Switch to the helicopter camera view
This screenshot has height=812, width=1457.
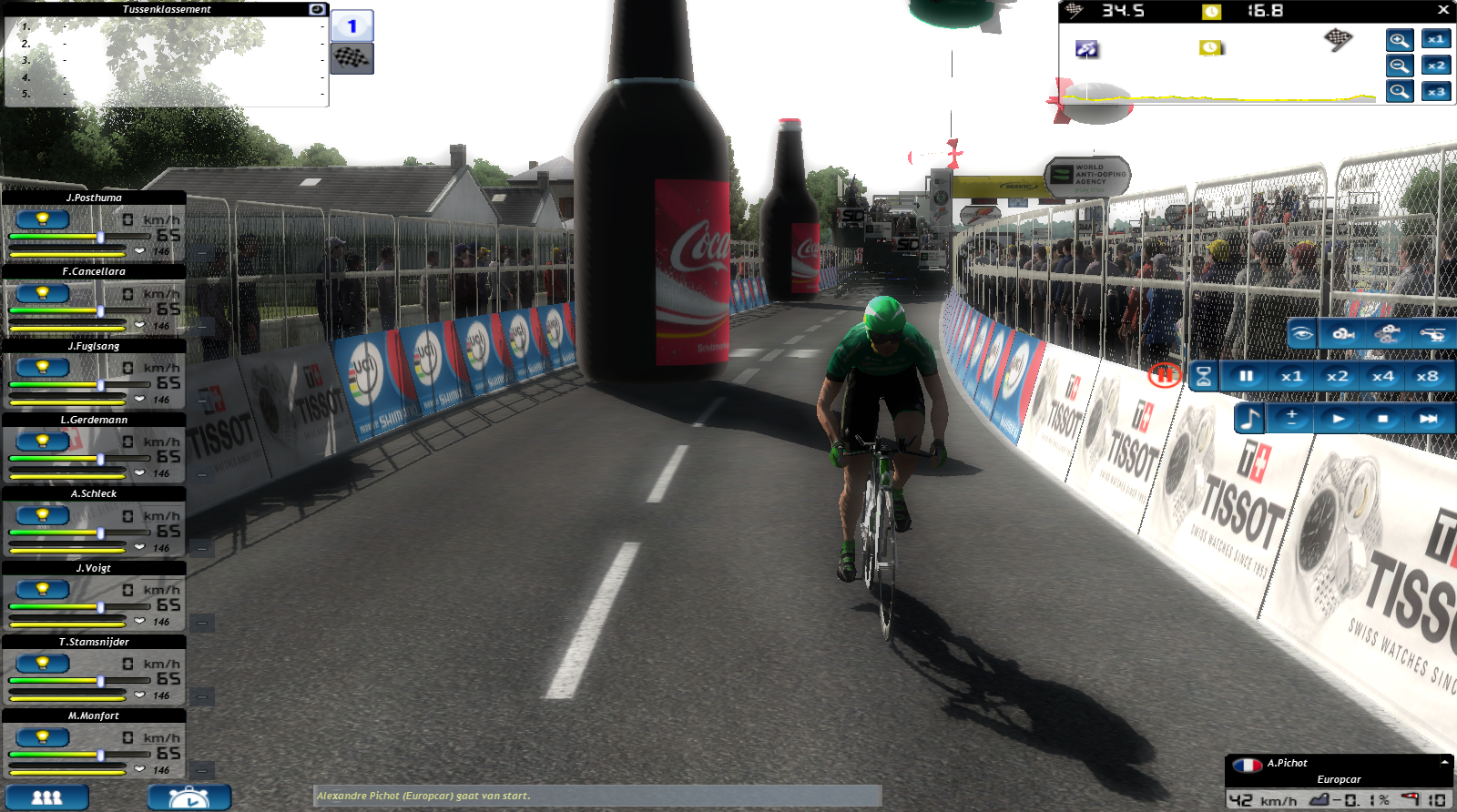coord(1432,334)
